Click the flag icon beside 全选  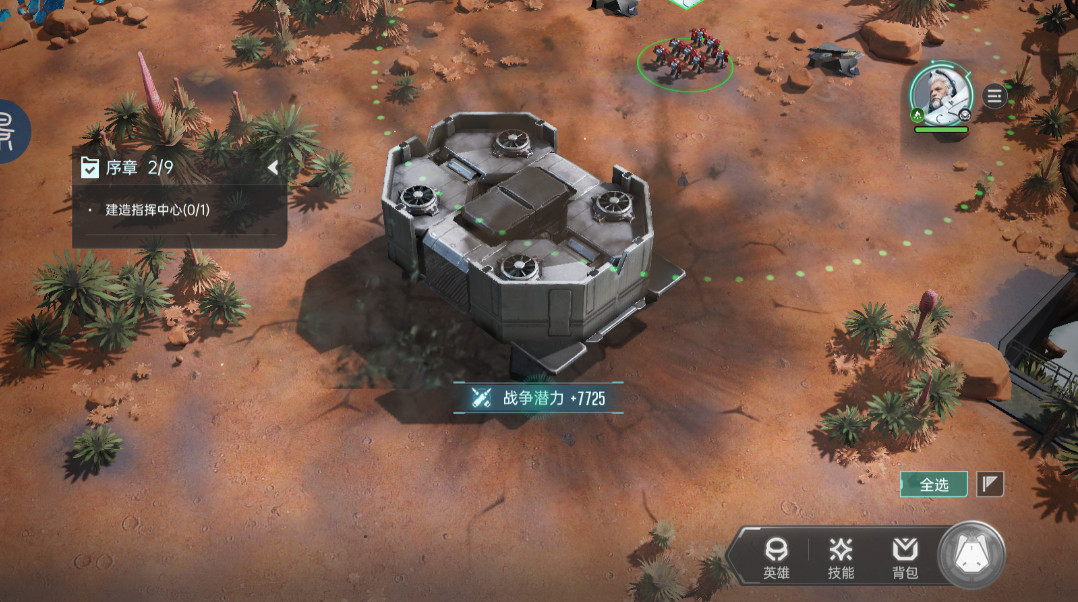pyautogui.click(x=989, y=484)
